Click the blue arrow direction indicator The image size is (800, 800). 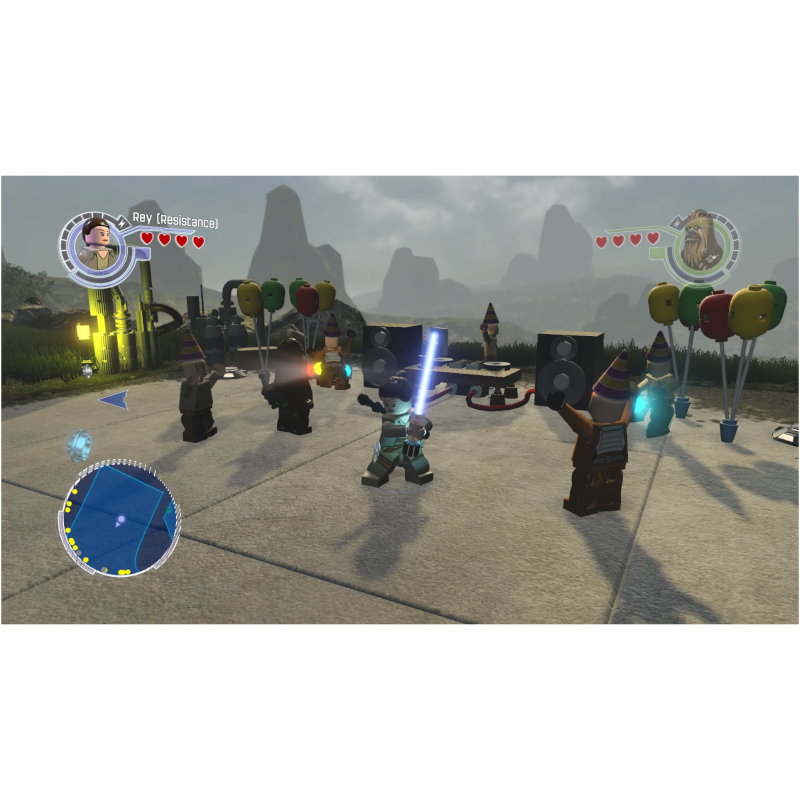click(113, 400)
